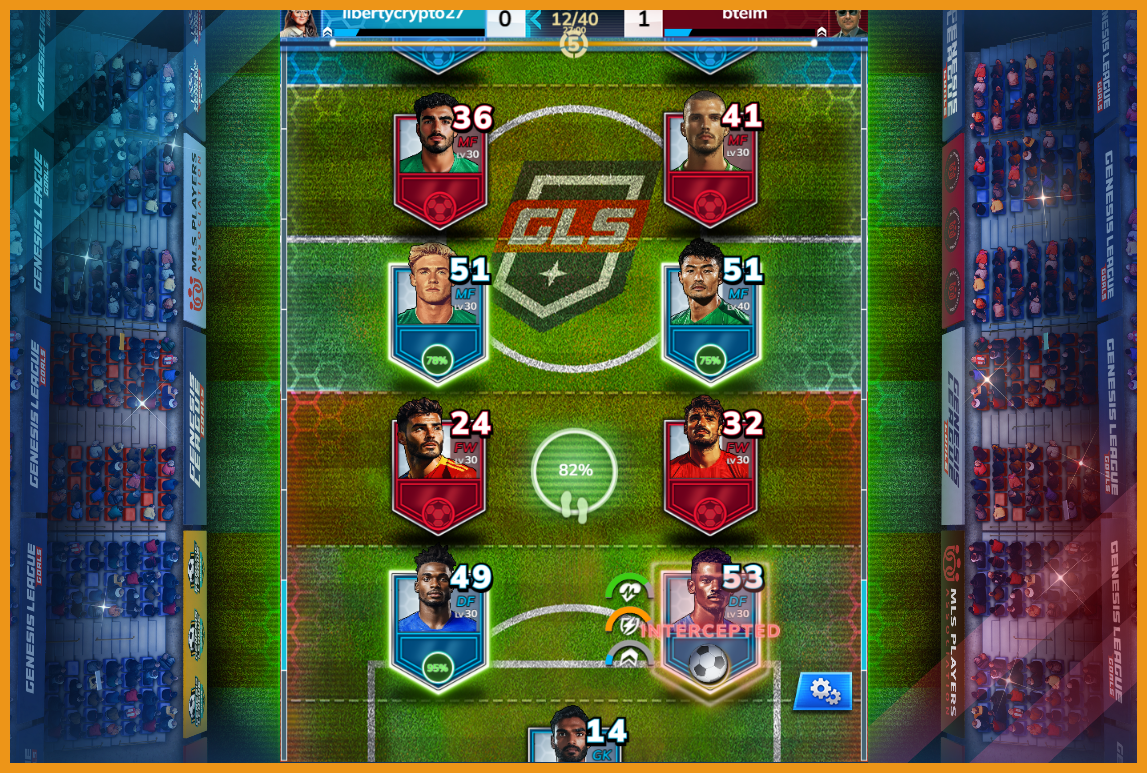Viewport: 1147px width, 773px height.
Task: Select the red forward card rated 24
Action: click(x=439, y=469)
